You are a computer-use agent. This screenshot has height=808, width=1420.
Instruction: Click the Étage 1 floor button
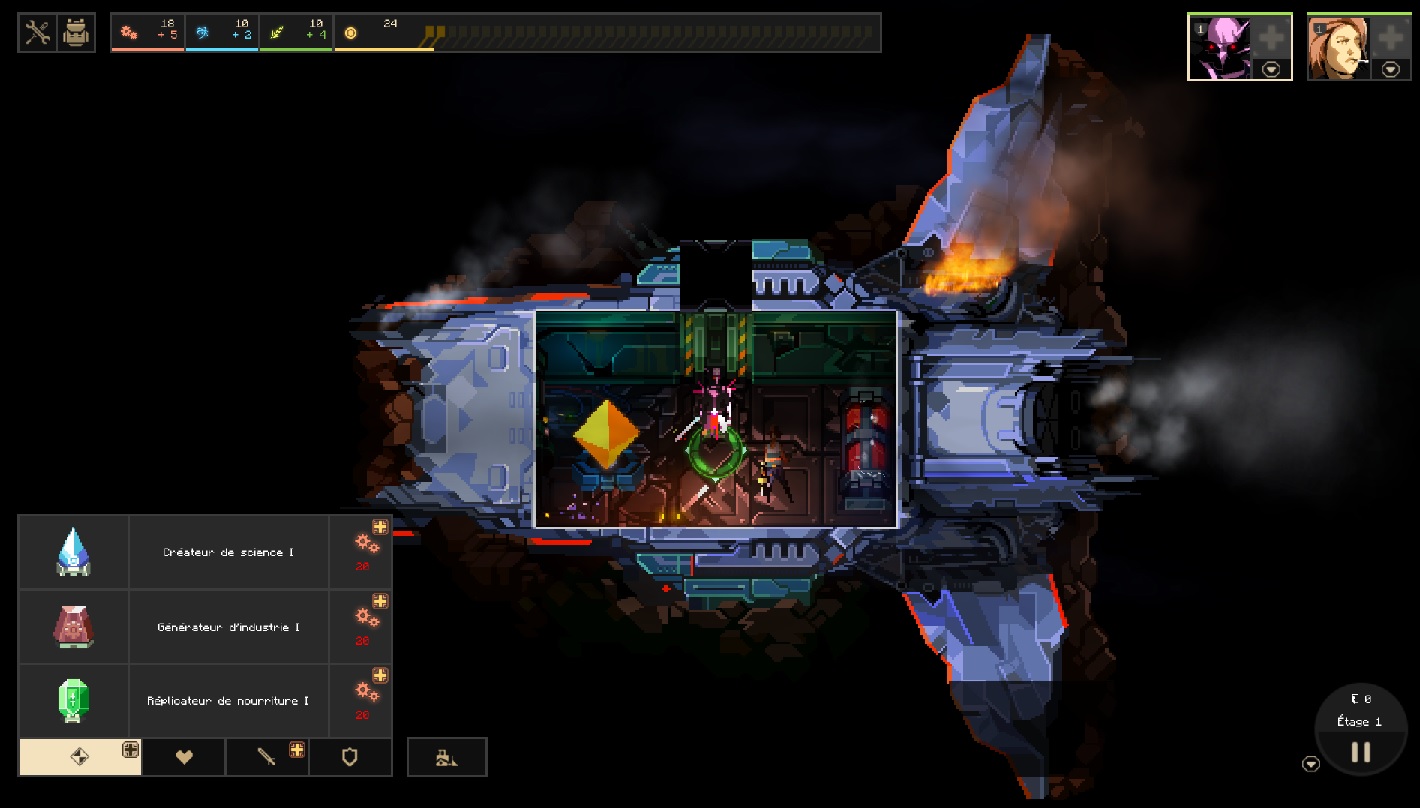coord(1358,721)
